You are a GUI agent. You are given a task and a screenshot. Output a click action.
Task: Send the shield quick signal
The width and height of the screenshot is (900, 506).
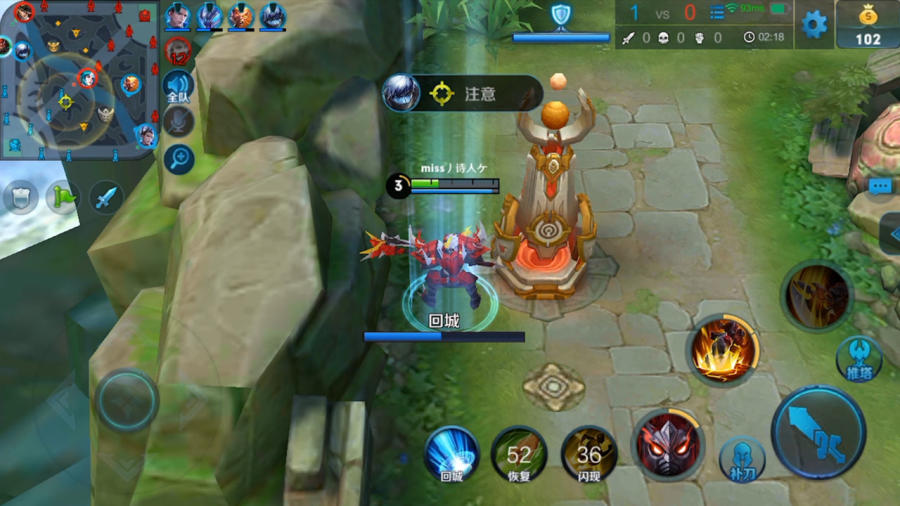[x=20, y=197]
